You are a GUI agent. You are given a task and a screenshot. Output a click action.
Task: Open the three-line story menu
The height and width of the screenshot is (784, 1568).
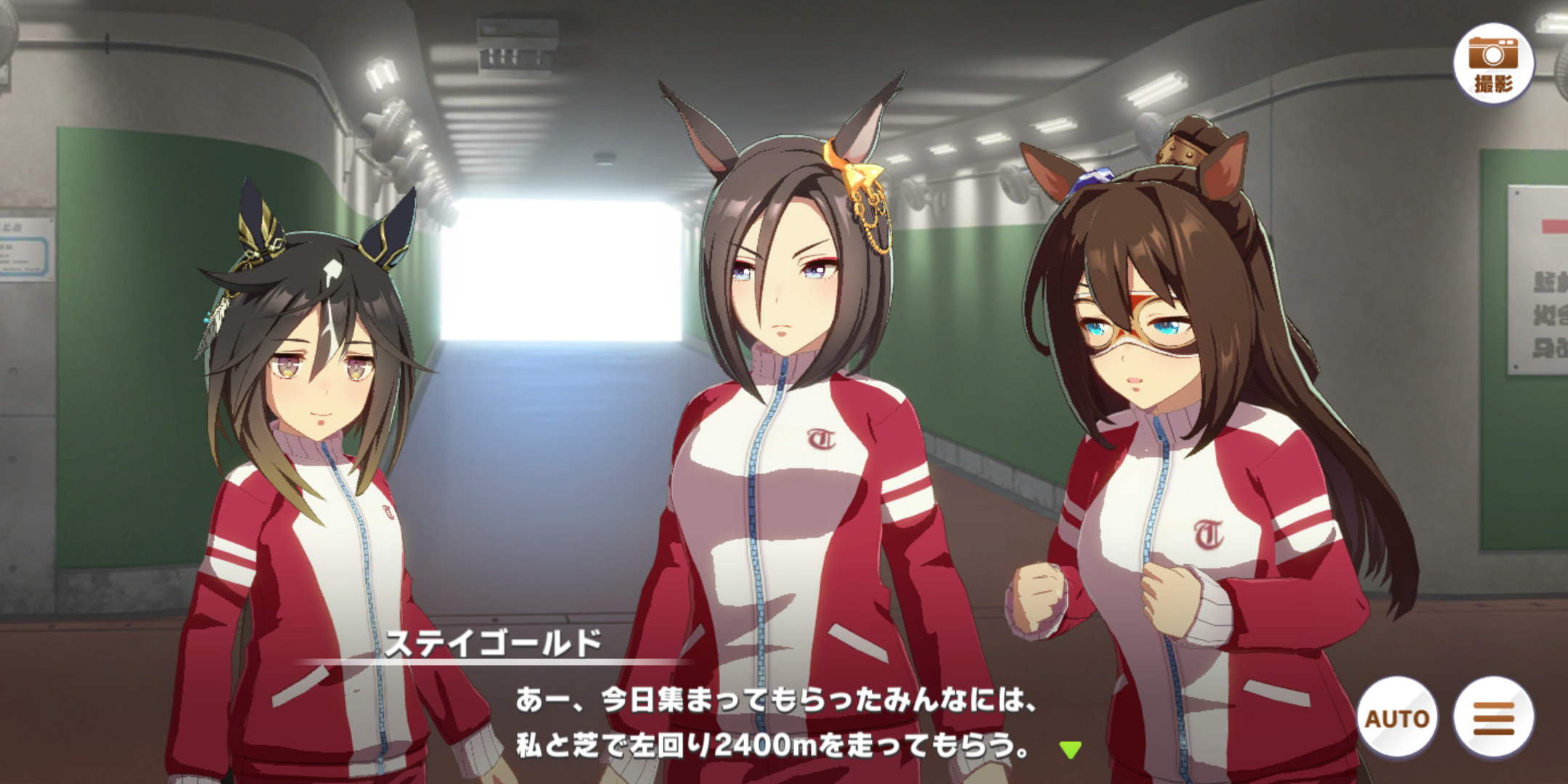[1493, 718]
